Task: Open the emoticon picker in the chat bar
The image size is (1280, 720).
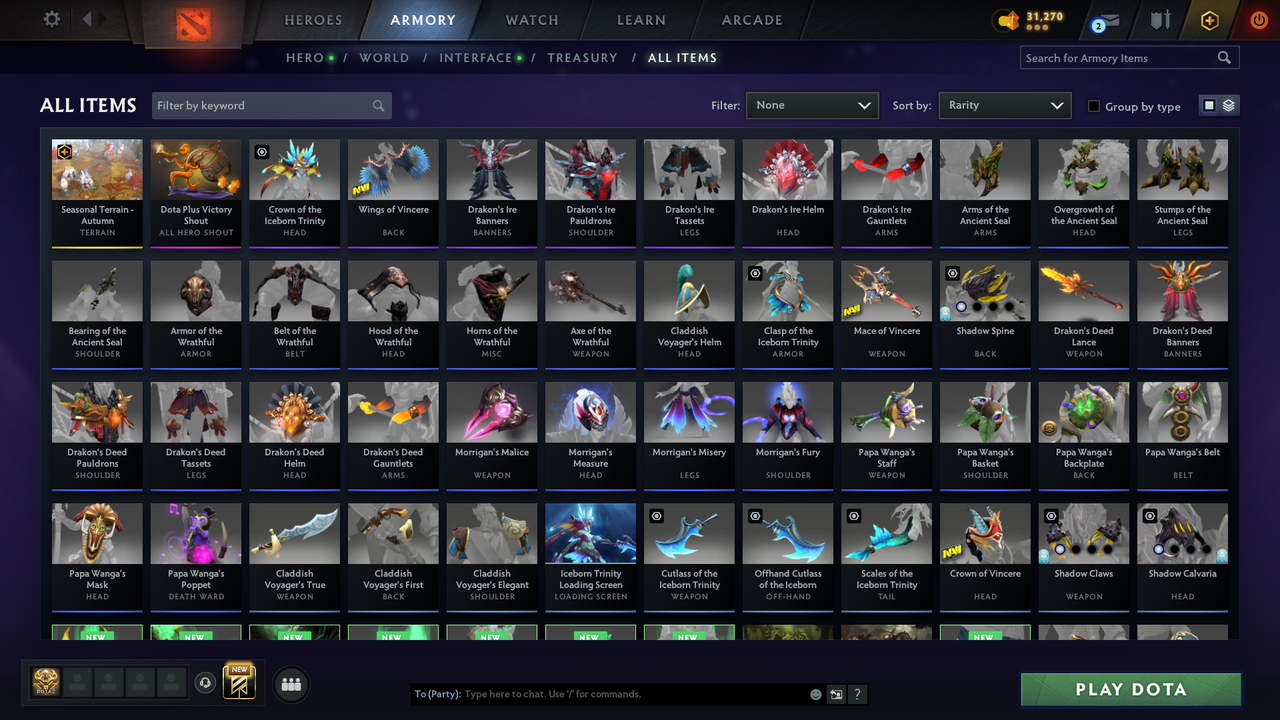Action: pyautogui.click(x=814, y=693)
